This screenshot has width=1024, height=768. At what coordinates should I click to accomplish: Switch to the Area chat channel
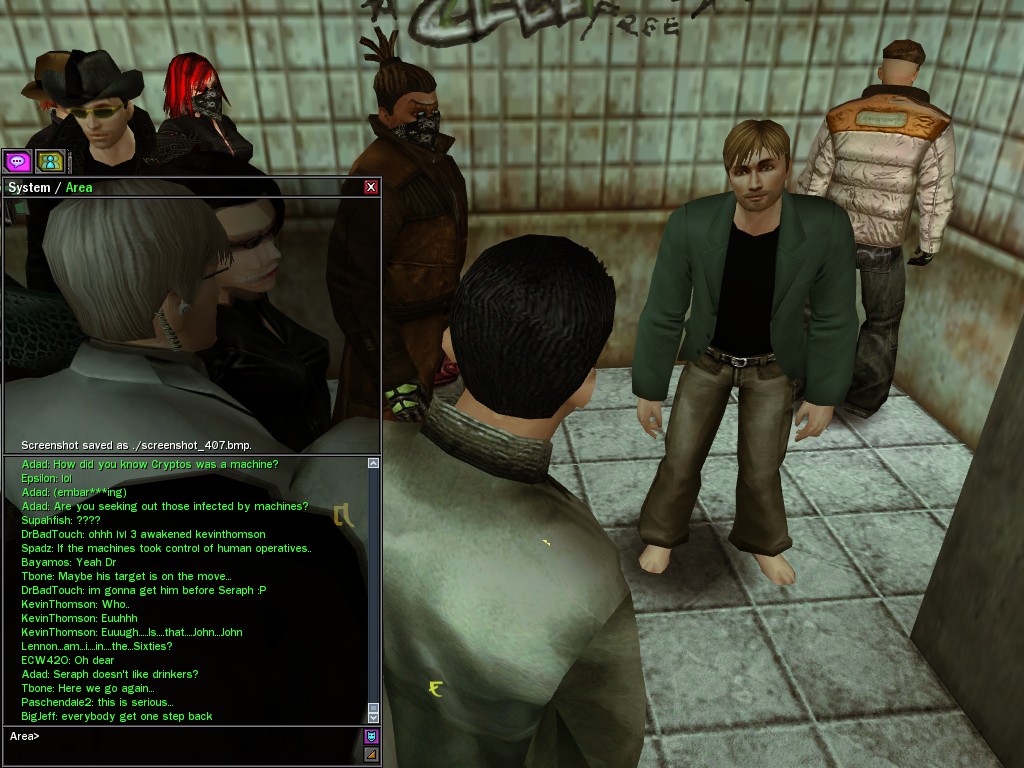[79, 187]
